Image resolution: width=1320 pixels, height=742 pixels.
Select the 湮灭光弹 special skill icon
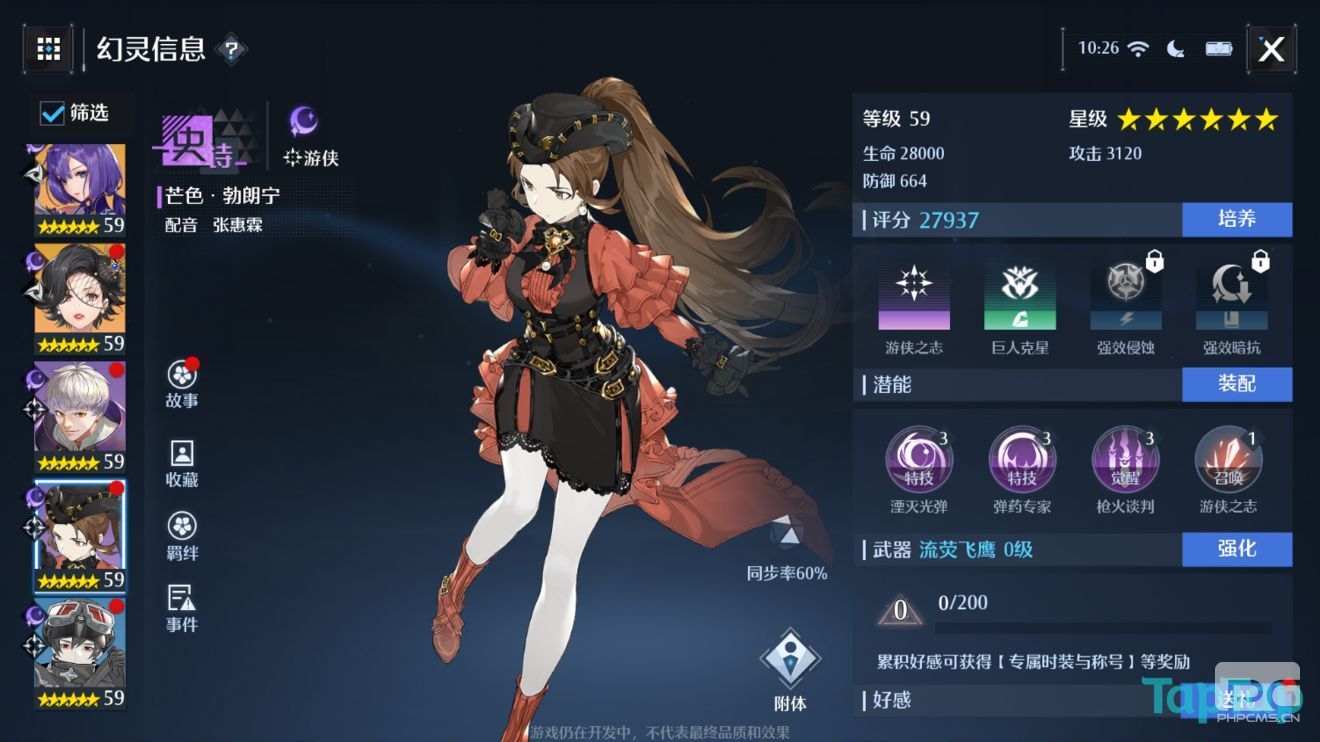point(918,459)
